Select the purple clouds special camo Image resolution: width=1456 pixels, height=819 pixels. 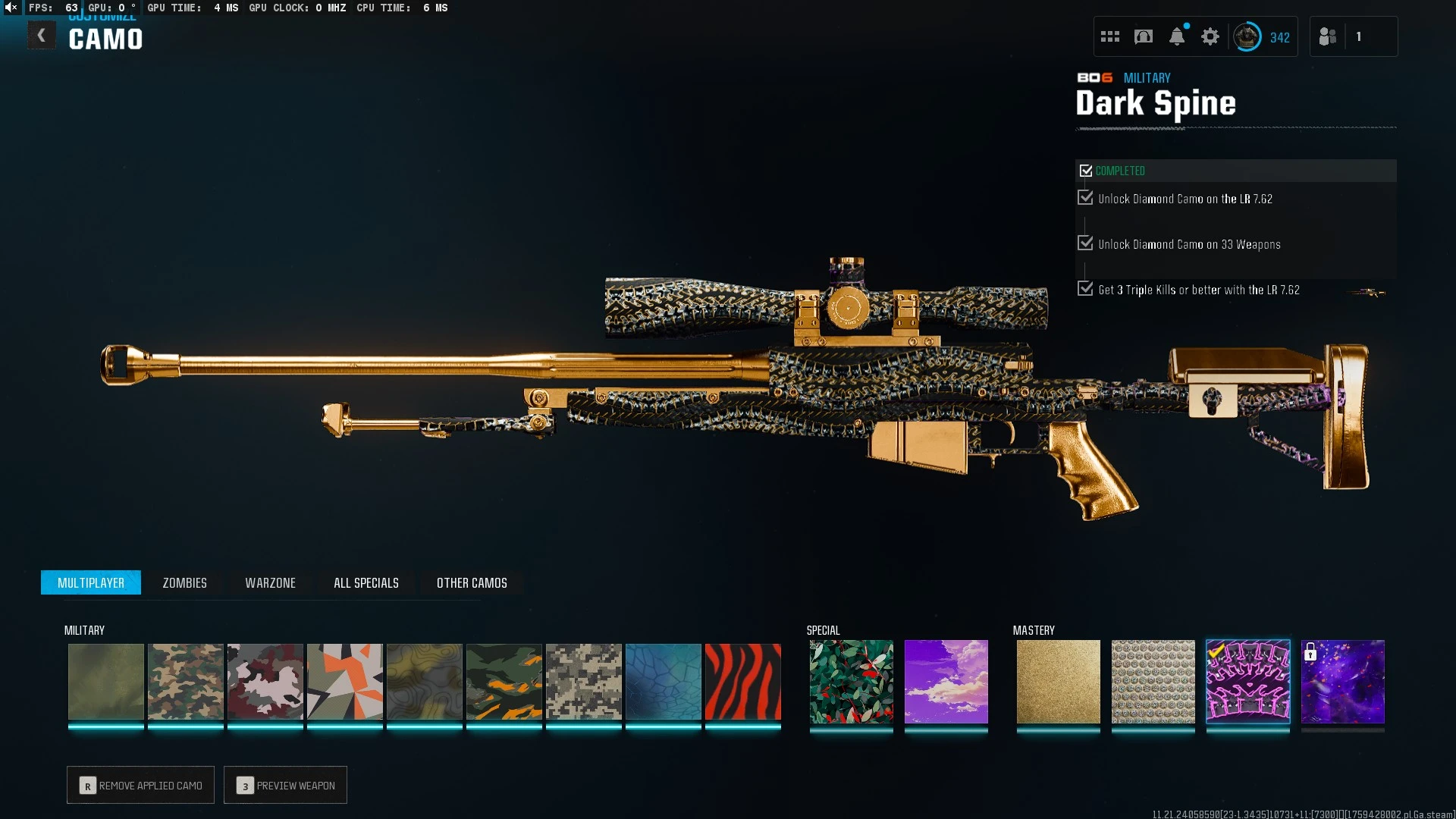pos(946,682)
